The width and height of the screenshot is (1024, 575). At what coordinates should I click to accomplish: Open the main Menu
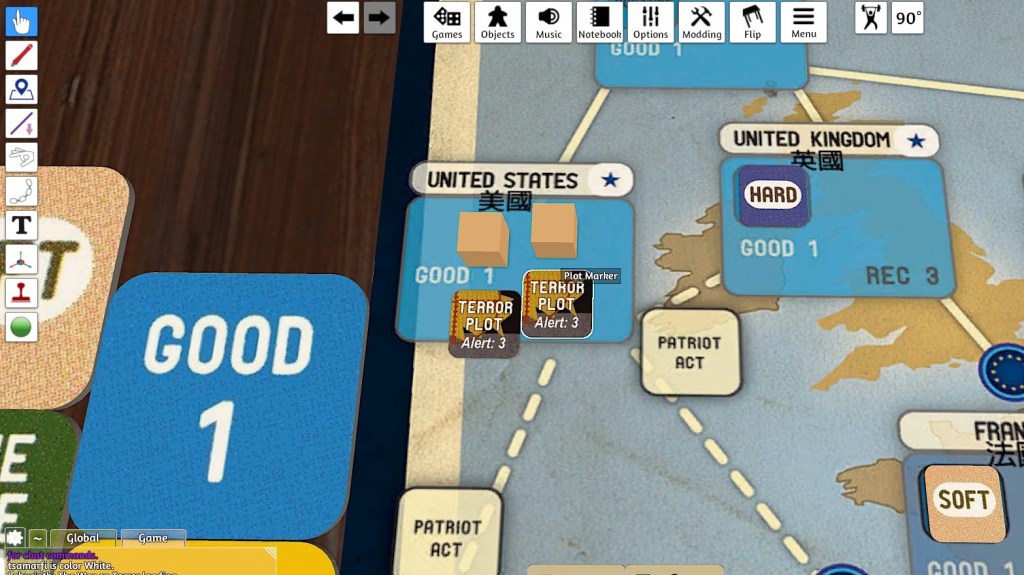point(803,21)
